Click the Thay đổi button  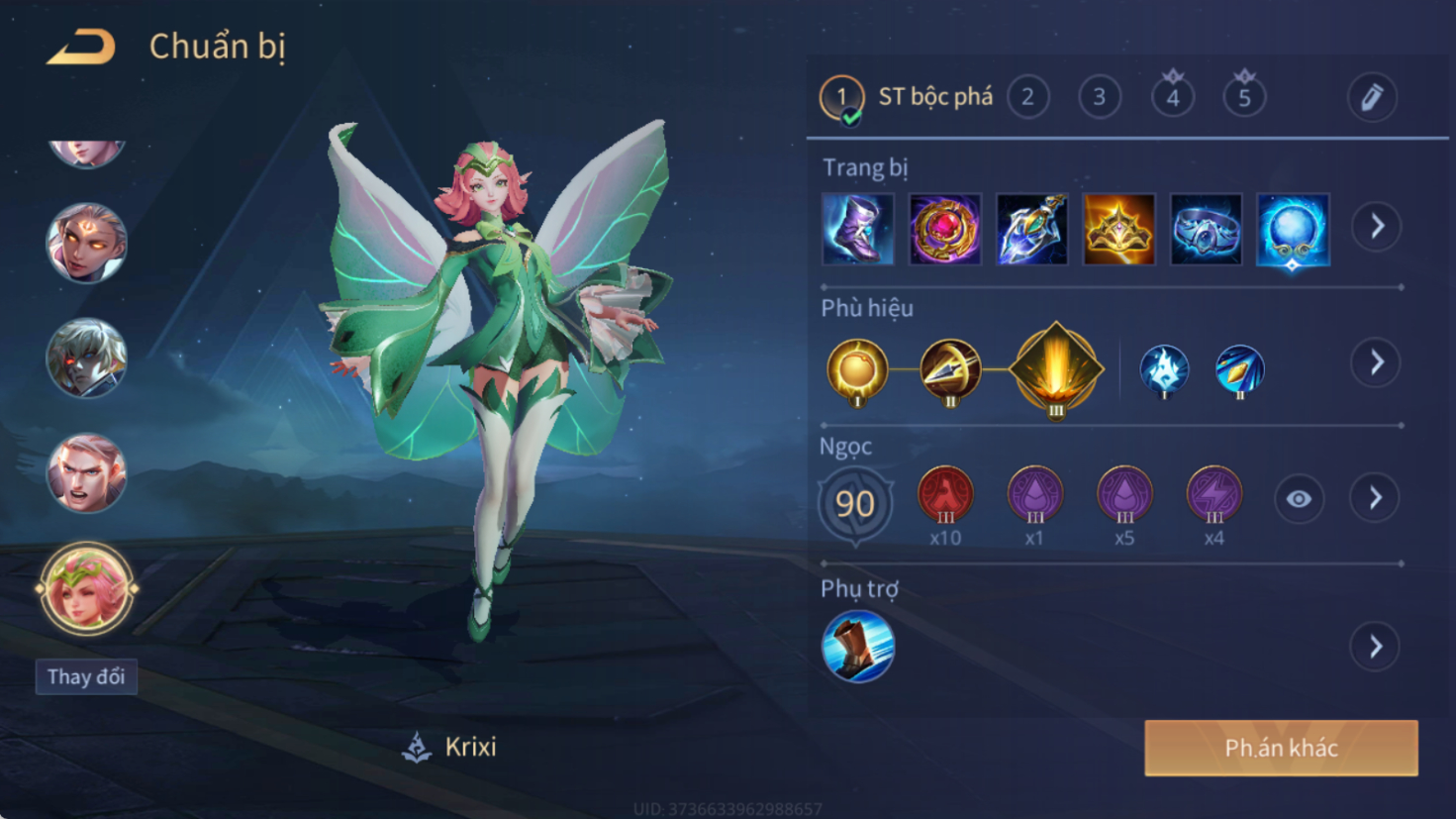click(86, 677)
